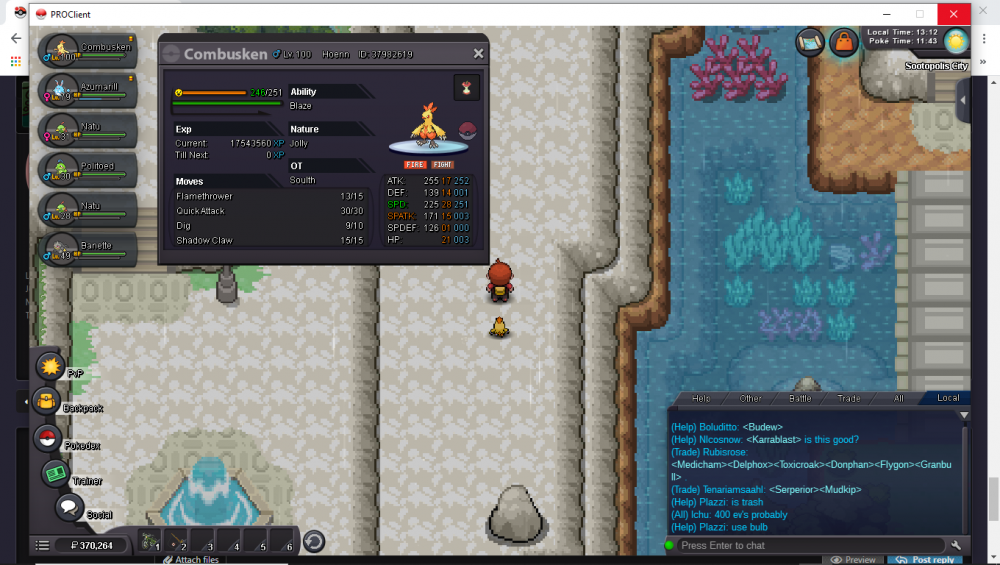Use the bicycle in hotbar slot 1

(151, 541)
